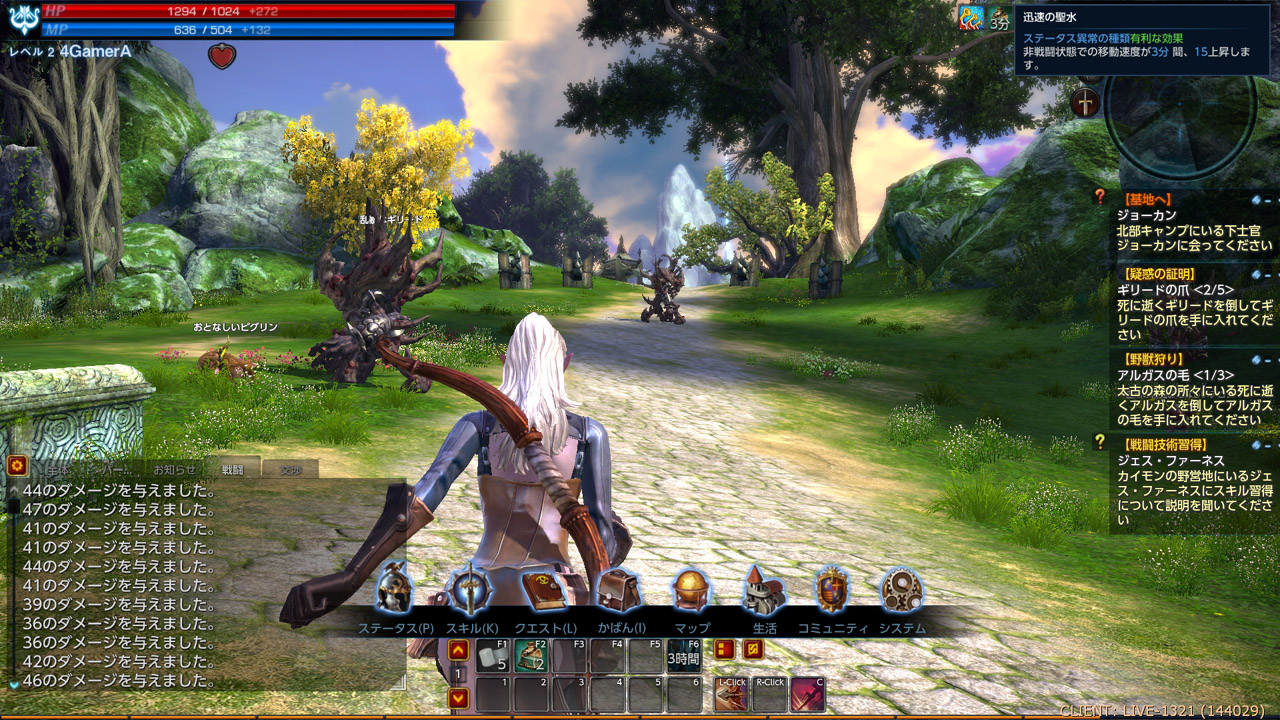Switch to the お知らせ chat tab
Screen dimensions: 1280x720
tap(175, 468)
